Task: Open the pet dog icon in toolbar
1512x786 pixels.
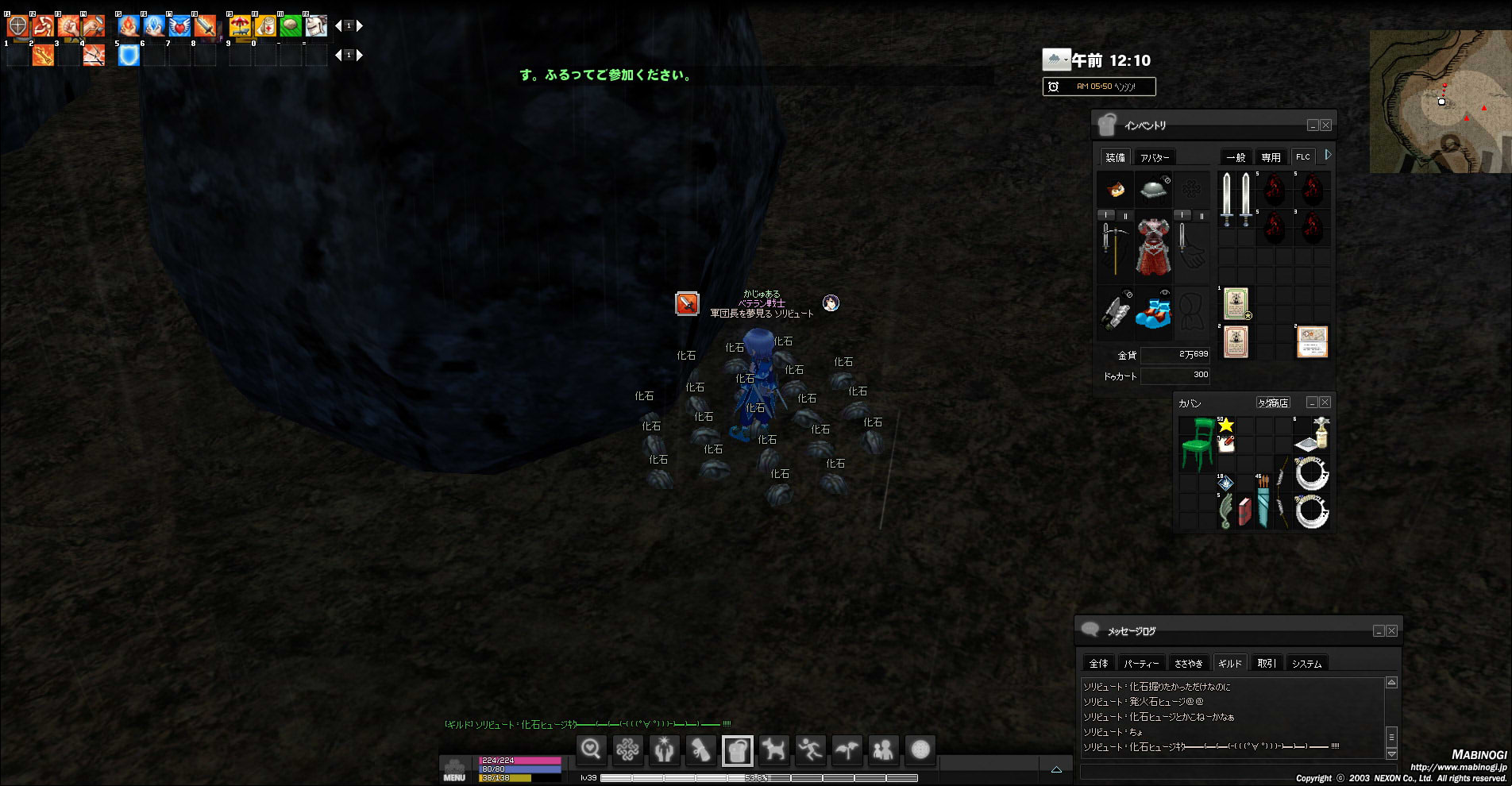Action: (x=773, y=749)
